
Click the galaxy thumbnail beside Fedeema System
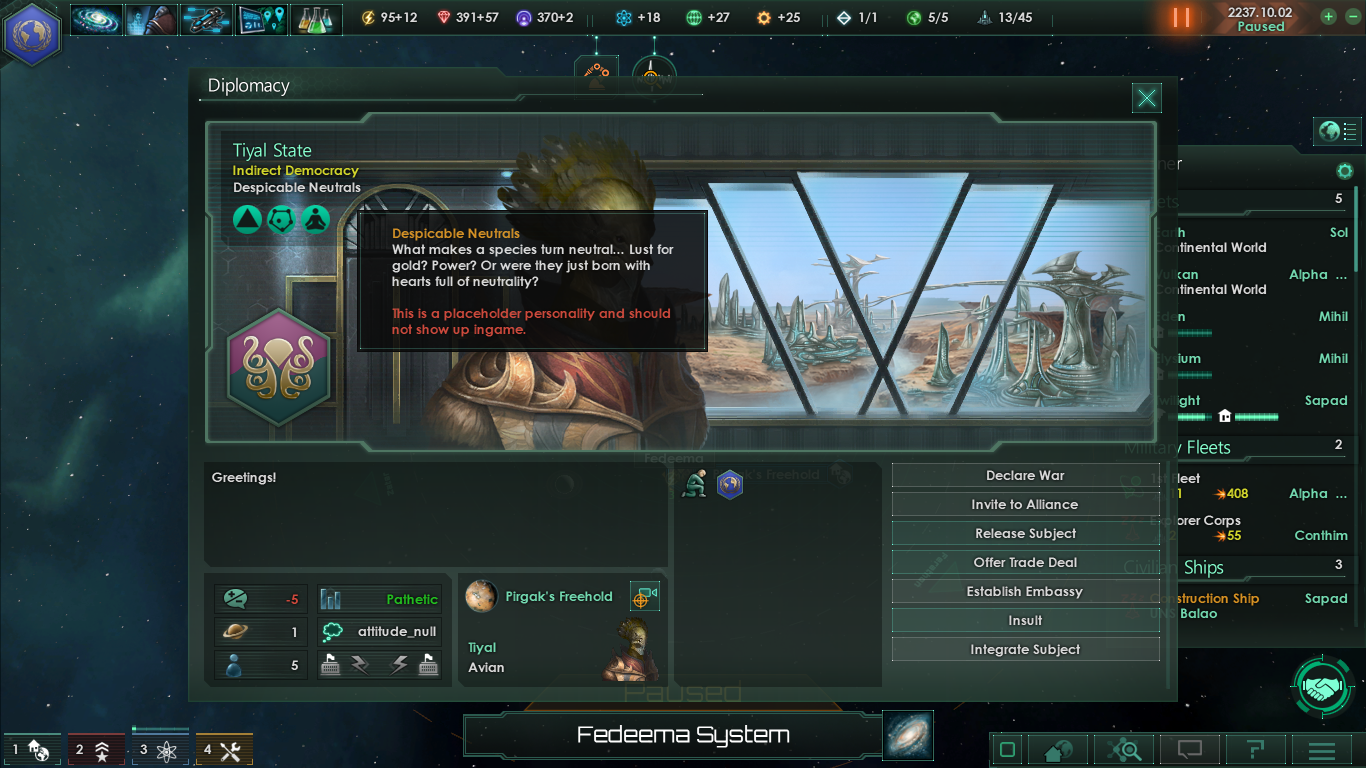[x=907, y=735]
